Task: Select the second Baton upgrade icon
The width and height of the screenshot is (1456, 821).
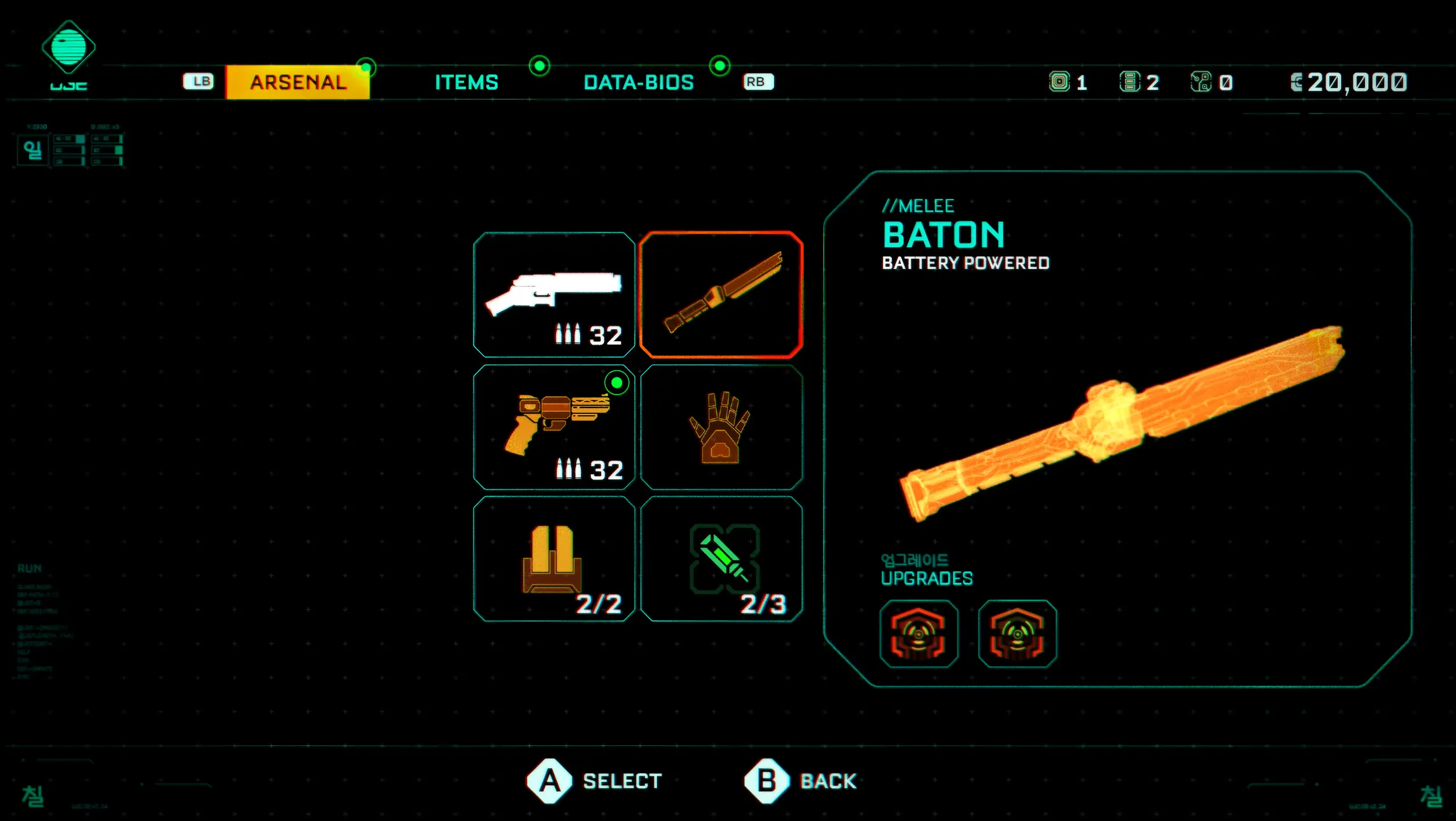Action: click(1017, 634)
